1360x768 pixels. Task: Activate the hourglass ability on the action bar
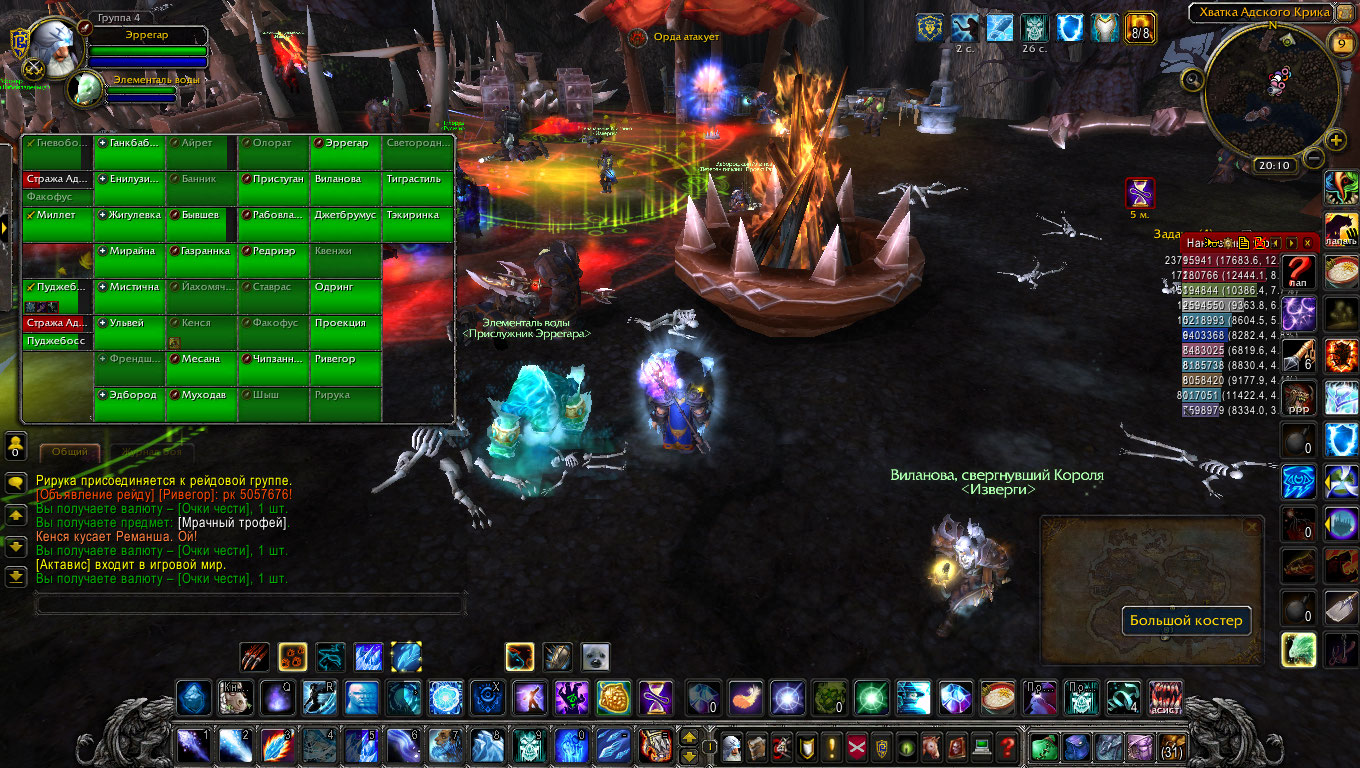pos(656,697)
